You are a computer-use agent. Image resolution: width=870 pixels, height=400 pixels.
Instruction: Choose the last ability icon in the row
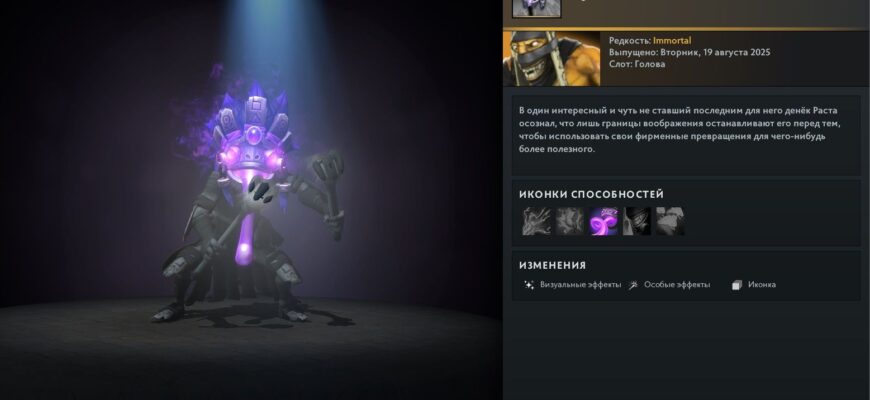[671, 221]
